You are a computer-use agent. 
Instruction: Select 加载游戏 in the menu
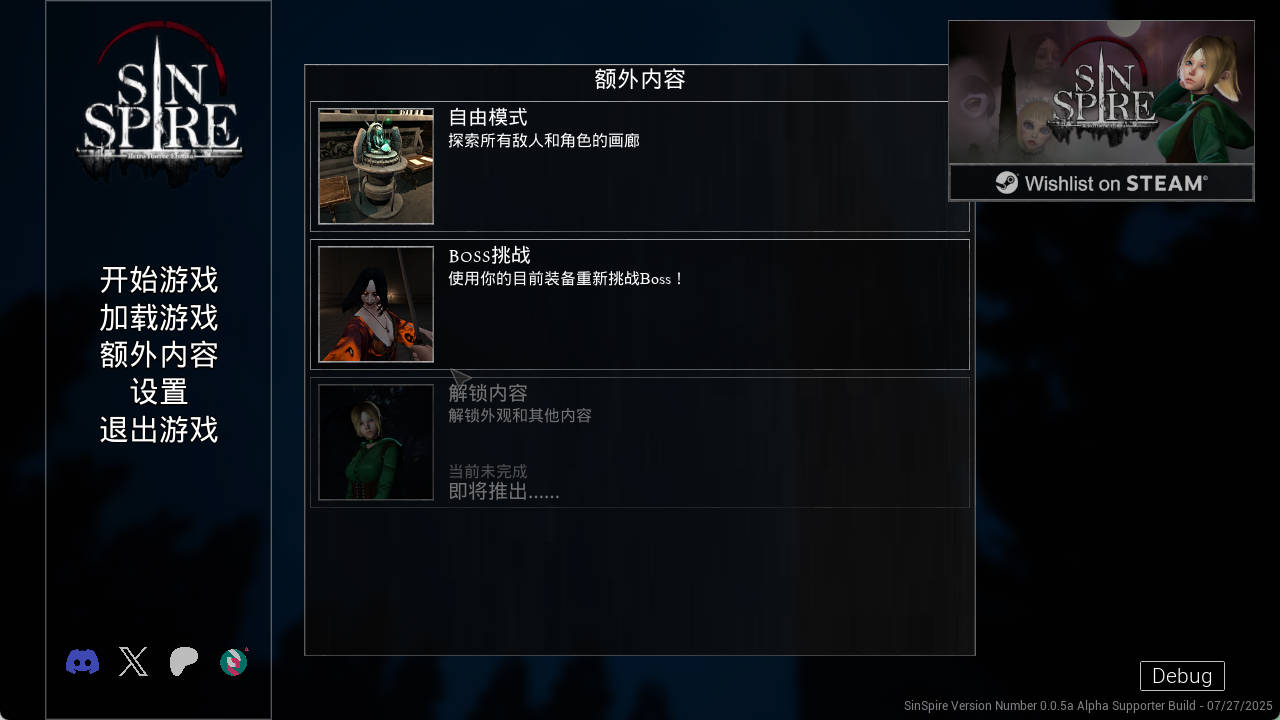coord(158,318)
